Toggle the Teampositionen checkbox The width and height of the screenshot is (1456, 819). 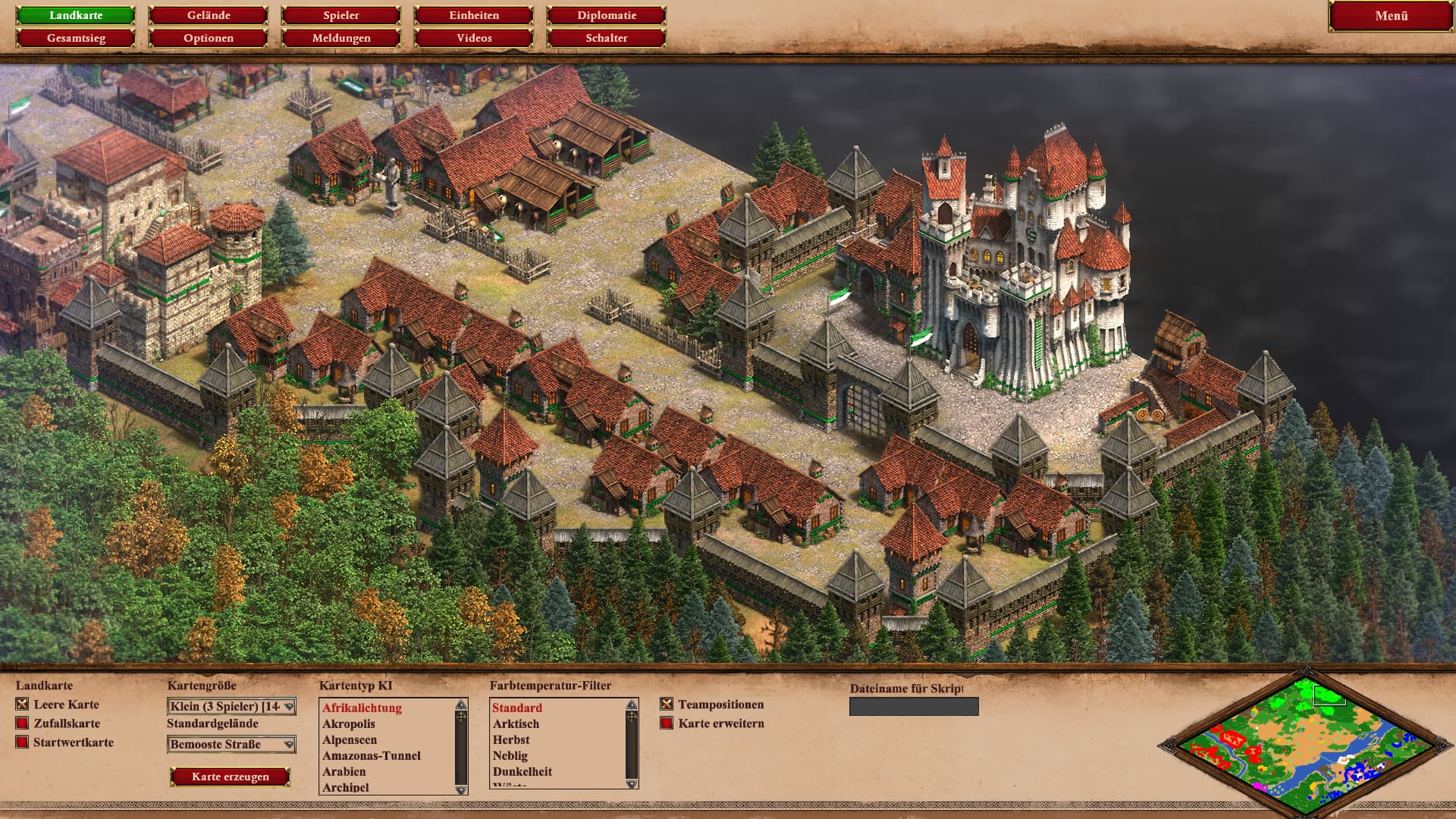(667, 704)
